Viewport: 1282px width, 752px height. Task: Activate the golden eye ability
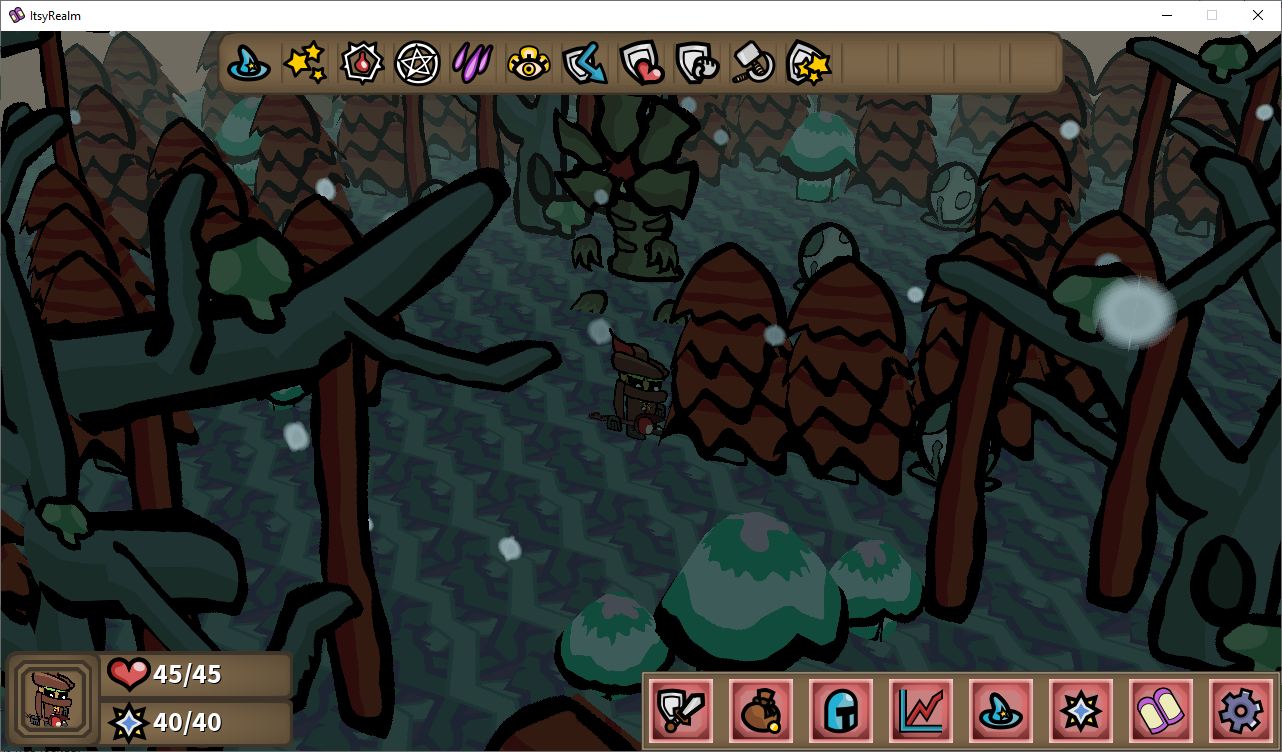(x=528, y=63)
